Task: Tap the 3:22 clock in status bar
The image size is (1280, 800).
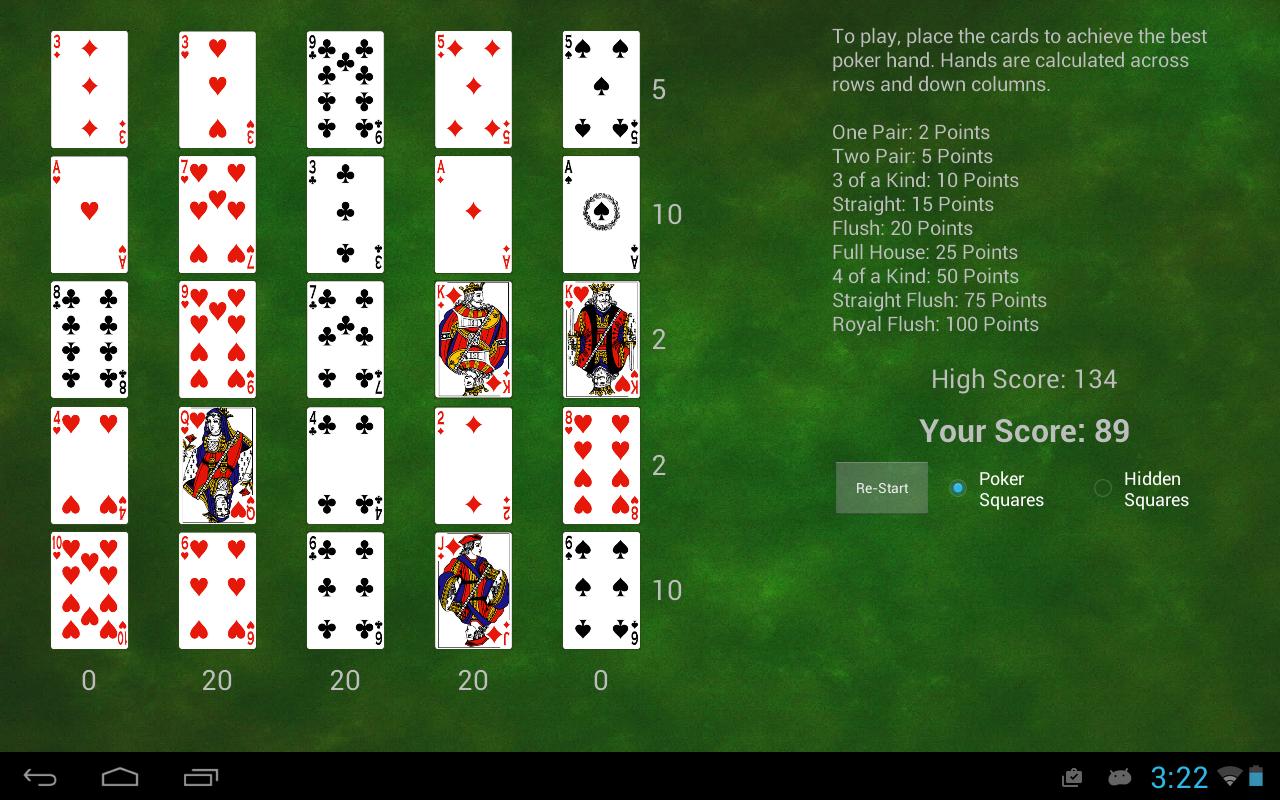Action: [x=1179, y=777]
